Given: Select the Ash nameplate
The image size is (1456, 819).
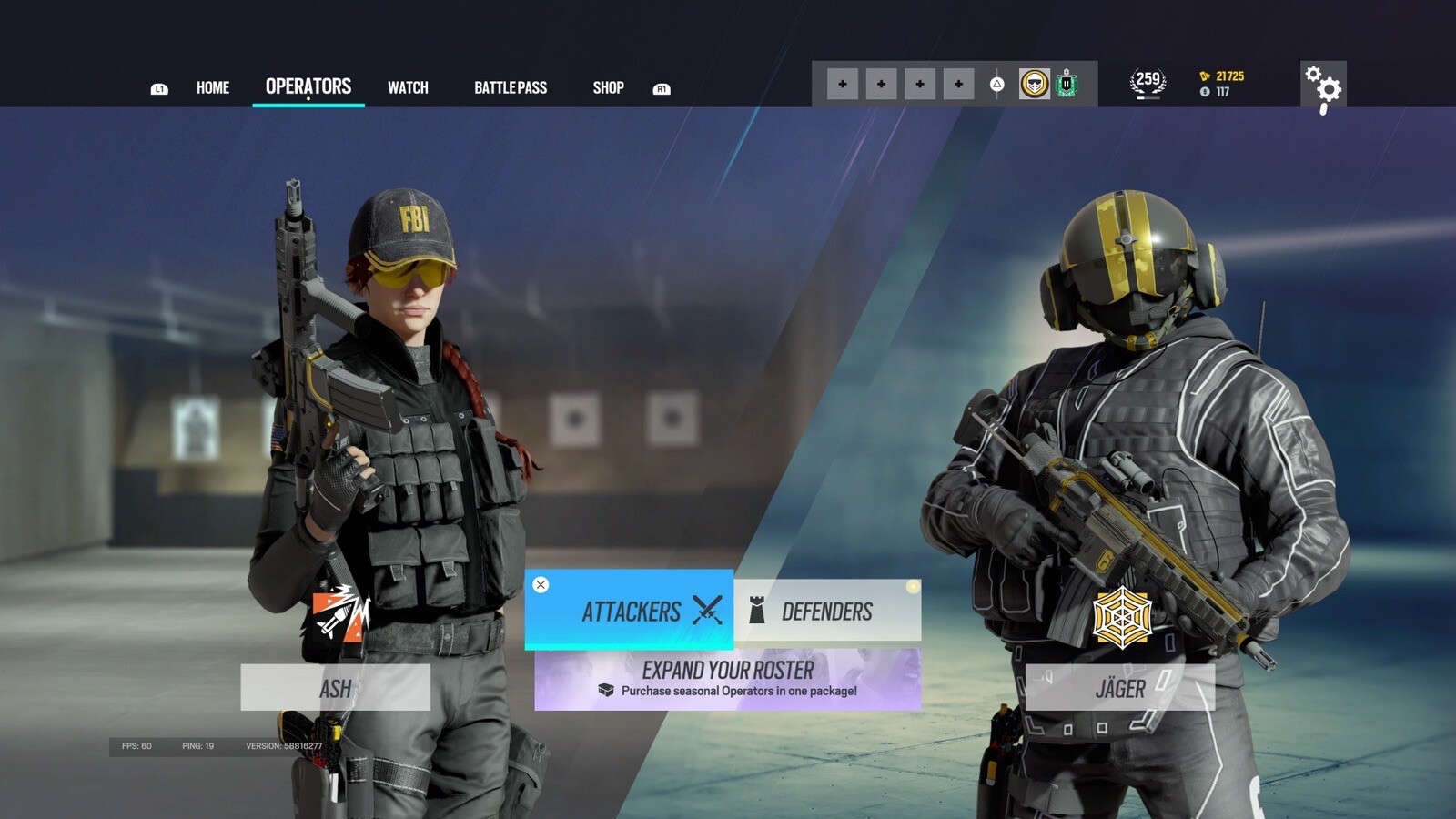Looking at the screenshot, I should (x=336, y=689).
